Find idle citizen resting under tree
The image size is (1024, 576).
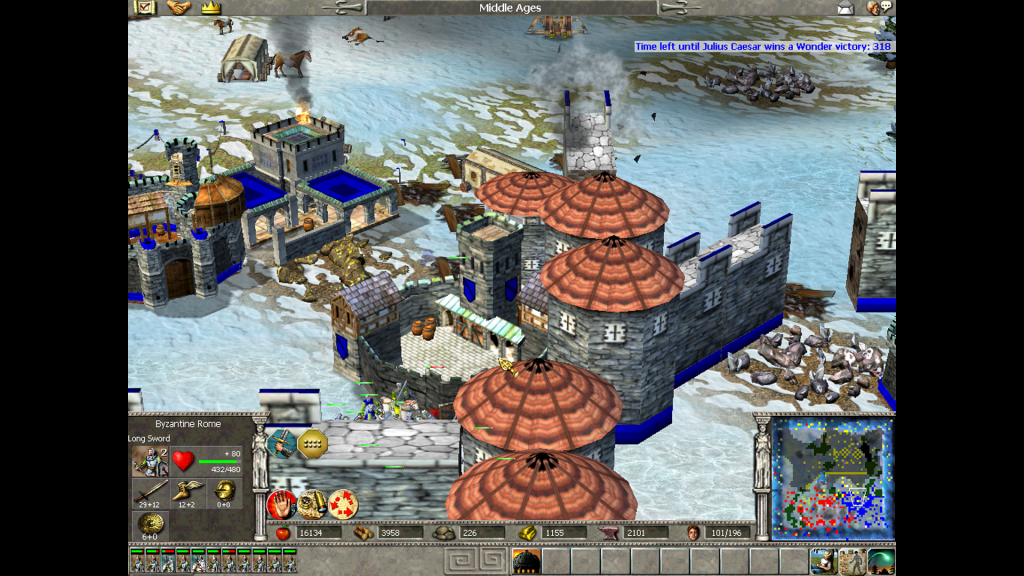tap(823, 561)
